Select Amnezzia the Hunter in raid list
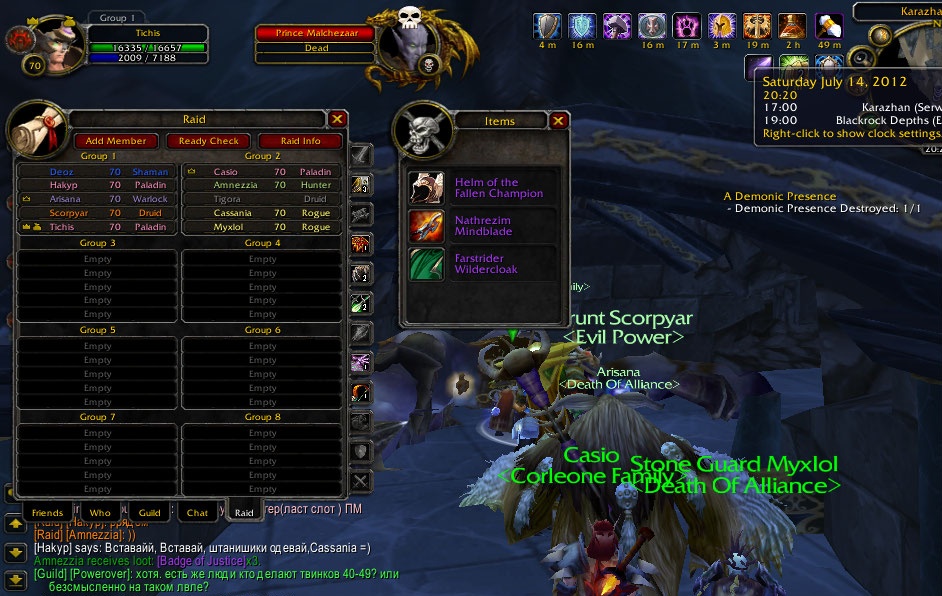 262,185
